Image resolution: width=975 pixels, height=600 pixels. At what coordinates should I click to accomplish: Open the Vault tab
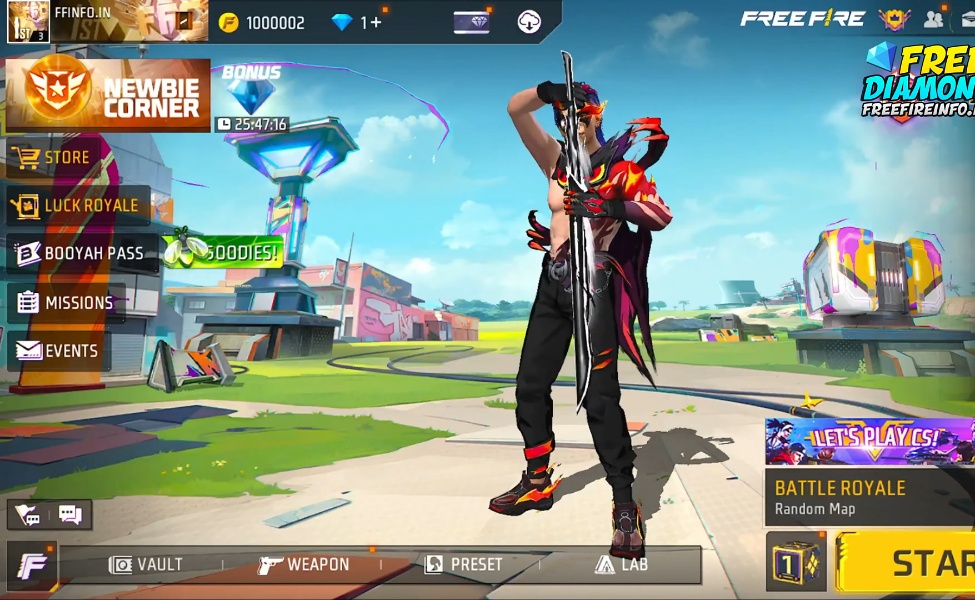[146, 565]
